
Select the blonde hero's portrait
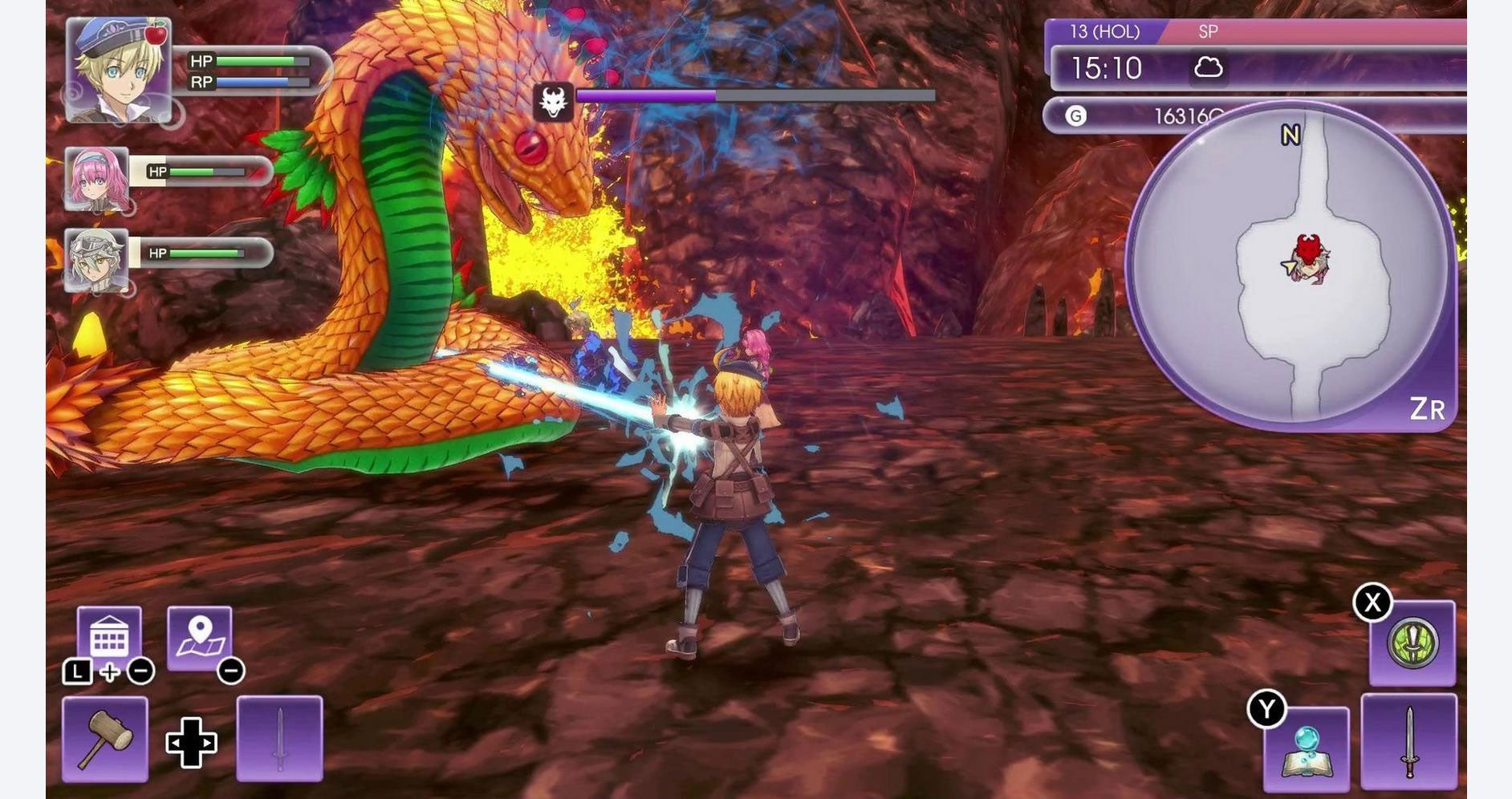[118, 71]
